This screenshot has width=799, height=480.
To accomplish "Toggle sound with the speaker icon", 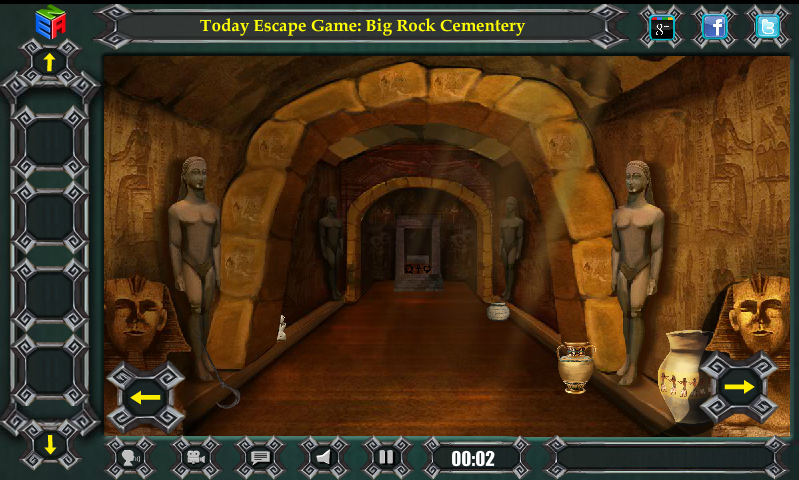I will click(x=324, y=458).
